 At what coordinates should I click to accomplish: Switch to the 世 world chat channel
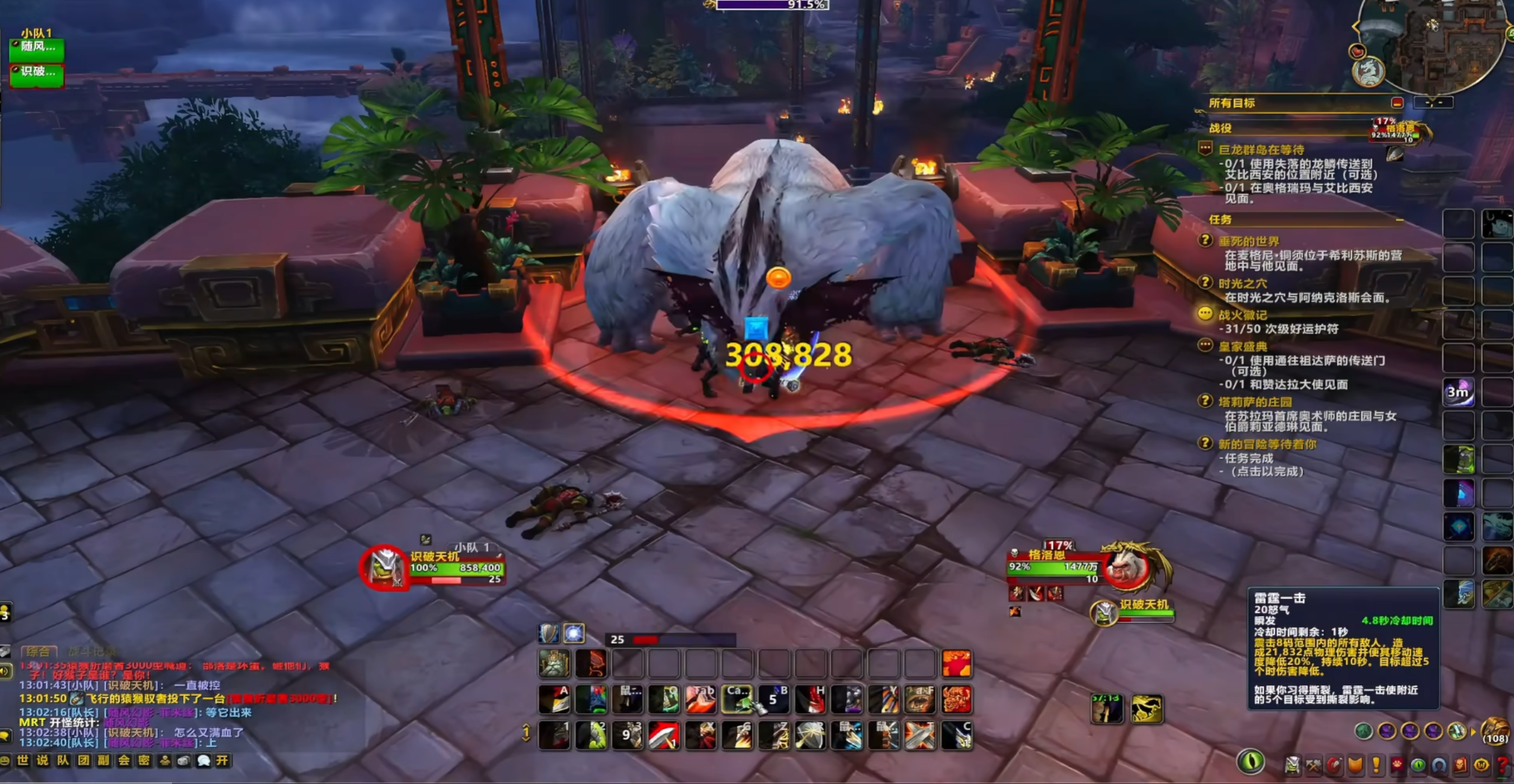23,761
